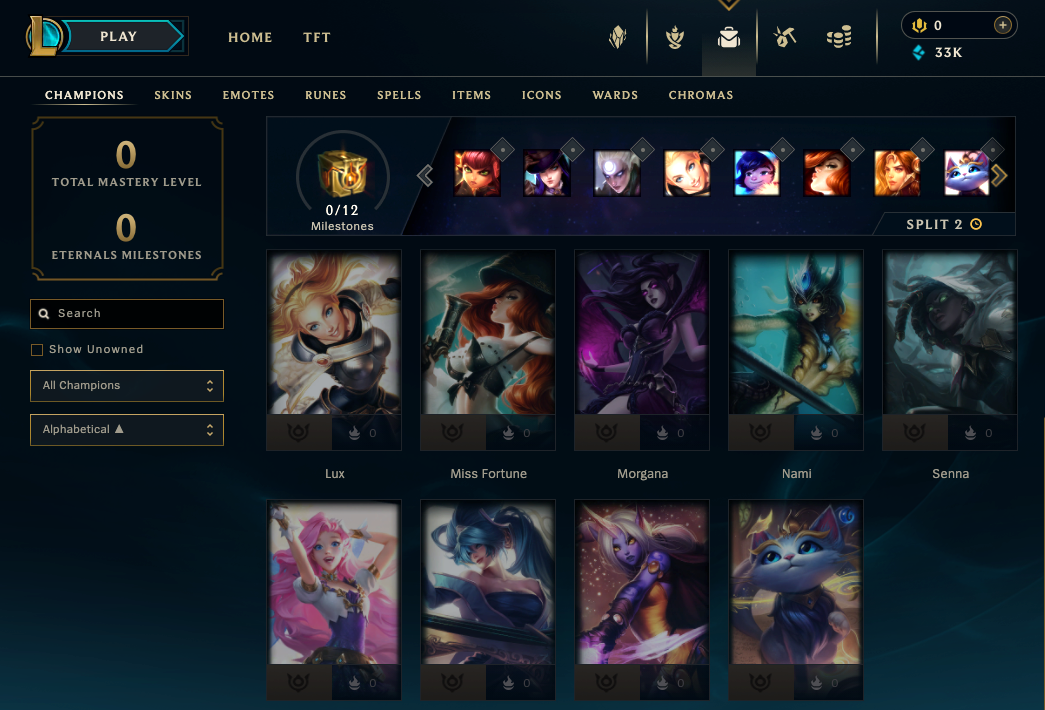Image resolution: width=1045 pixels, height=710 pixels.
Task: Click the champion Search field
Action: [127, 314]
